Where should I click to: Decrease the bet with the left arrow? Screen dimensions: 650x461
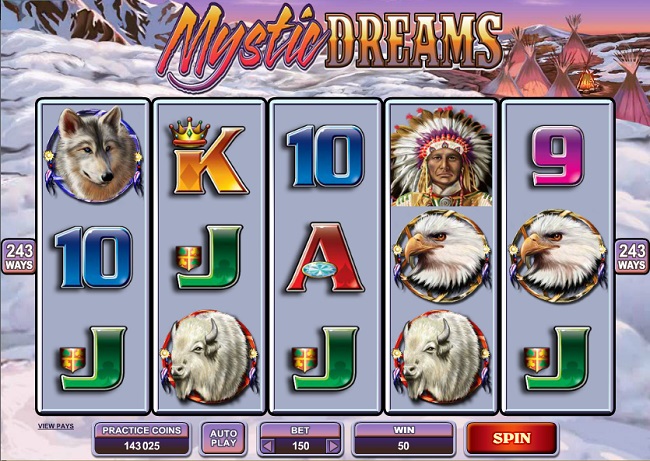(x=269, y=445)
